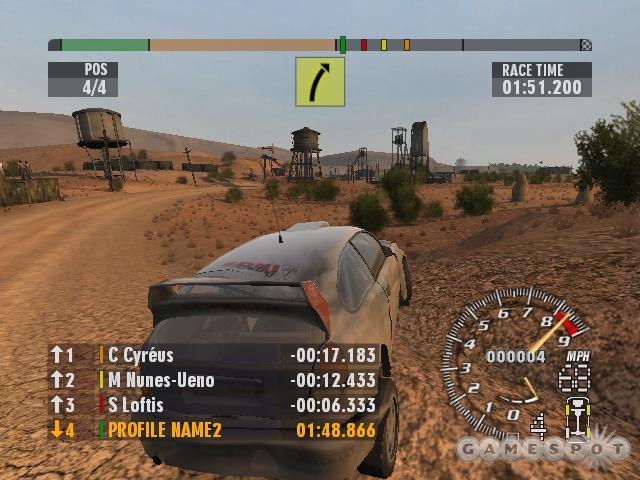Select the C Cyréus leaderboard row
The height and width of the screenshot is (480, 640).
click(x=213, y=355)
